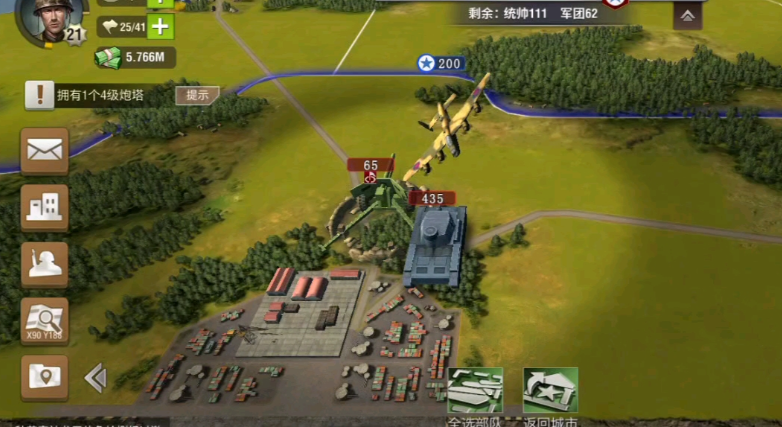Open the 5.766M cash resource display

tap(138, 58)
